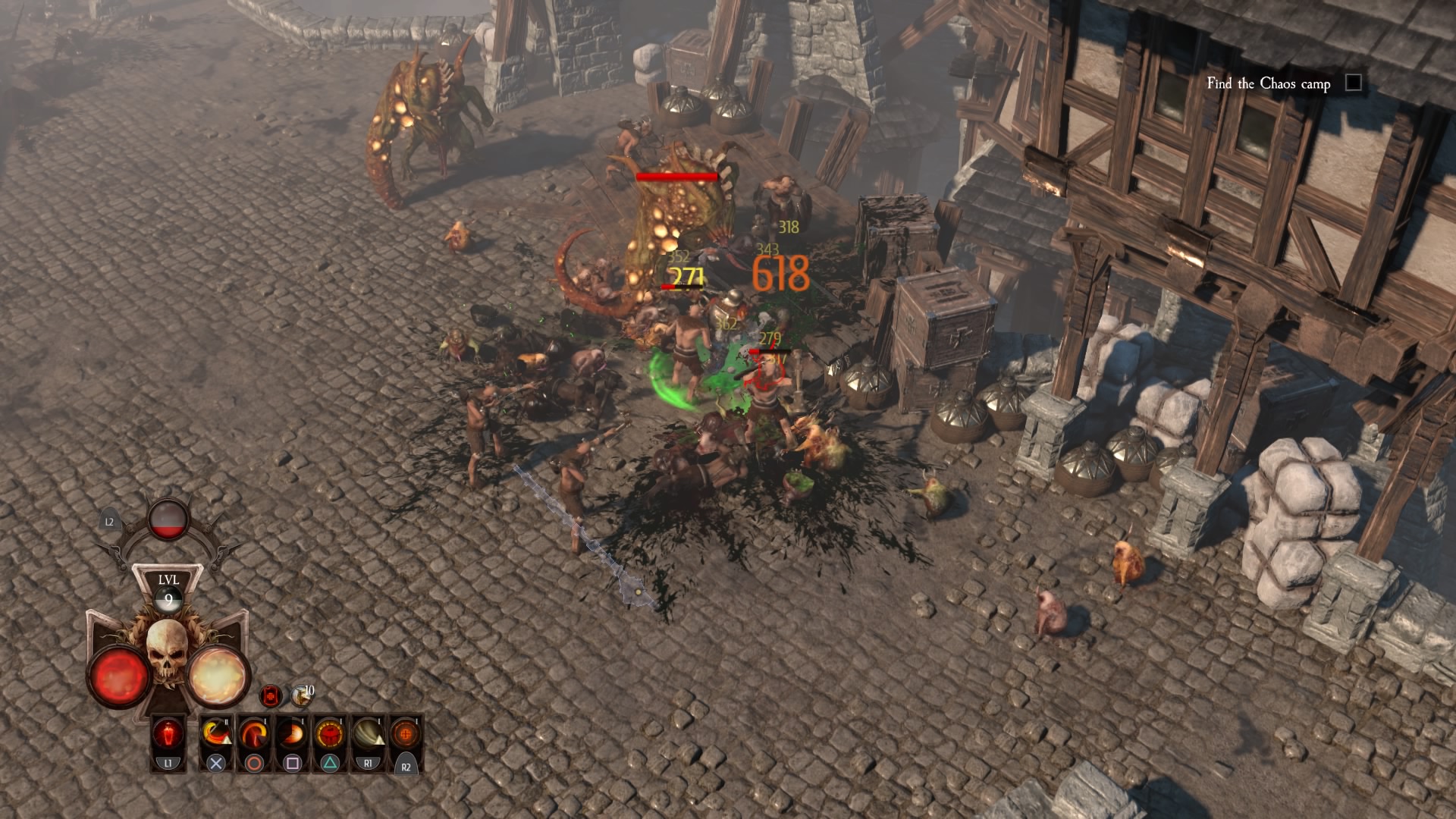Click the status icon with count 10

tap(302, 693)
